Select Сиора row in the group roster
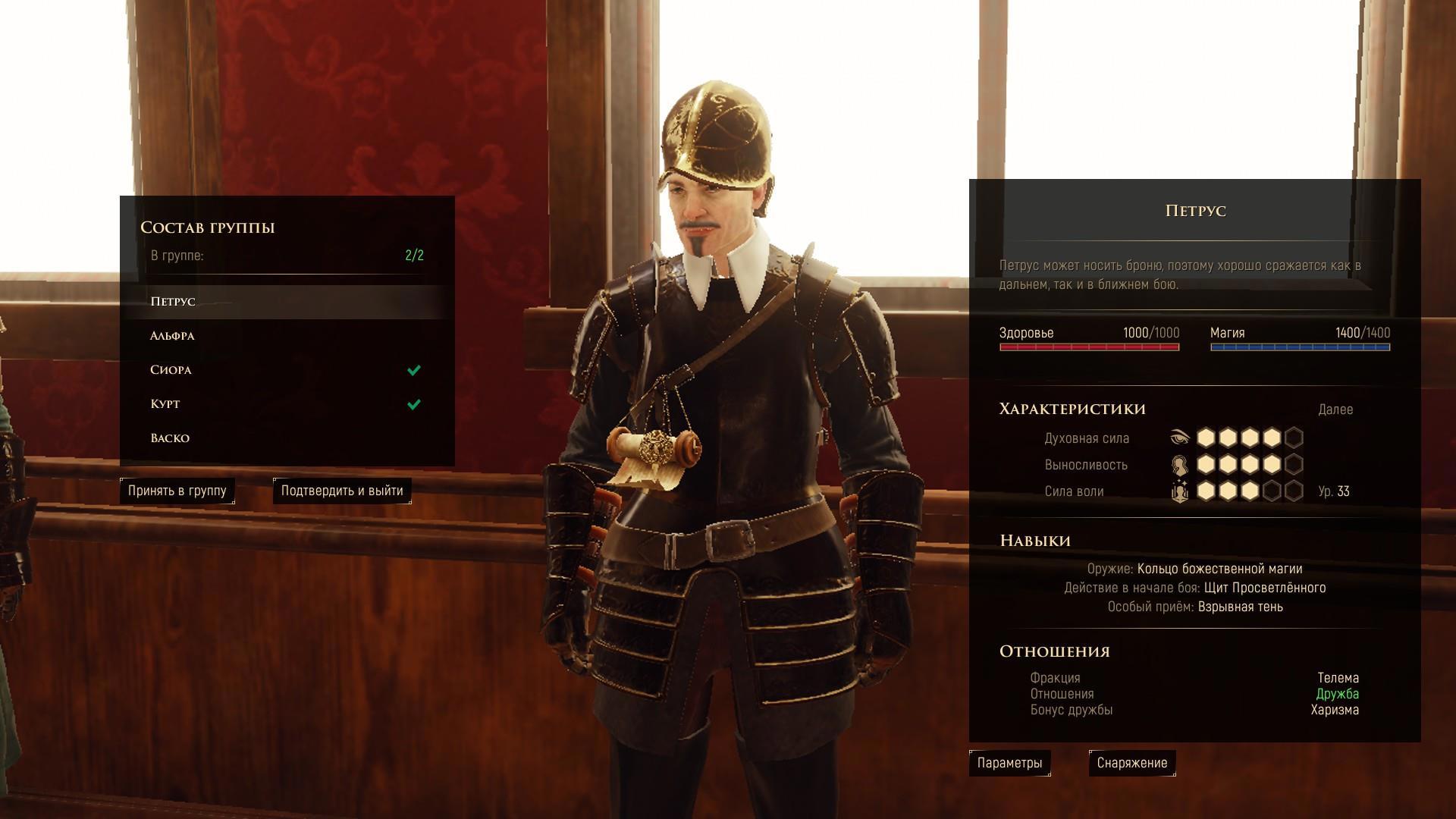Screen dimensions: 1456x819 (171, 370)
